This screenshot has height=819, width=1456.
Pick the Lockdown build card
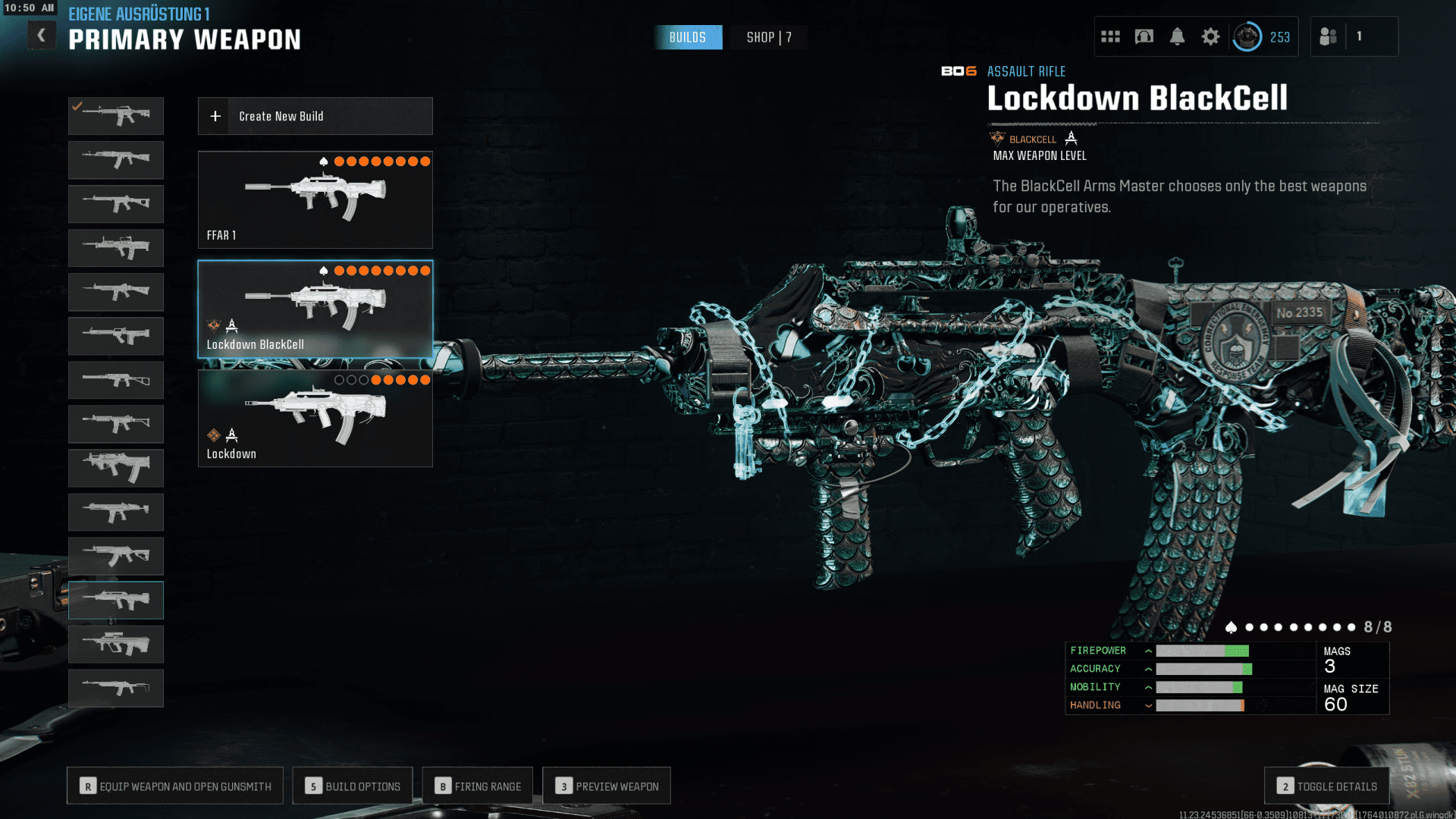[x=315, y=418]
